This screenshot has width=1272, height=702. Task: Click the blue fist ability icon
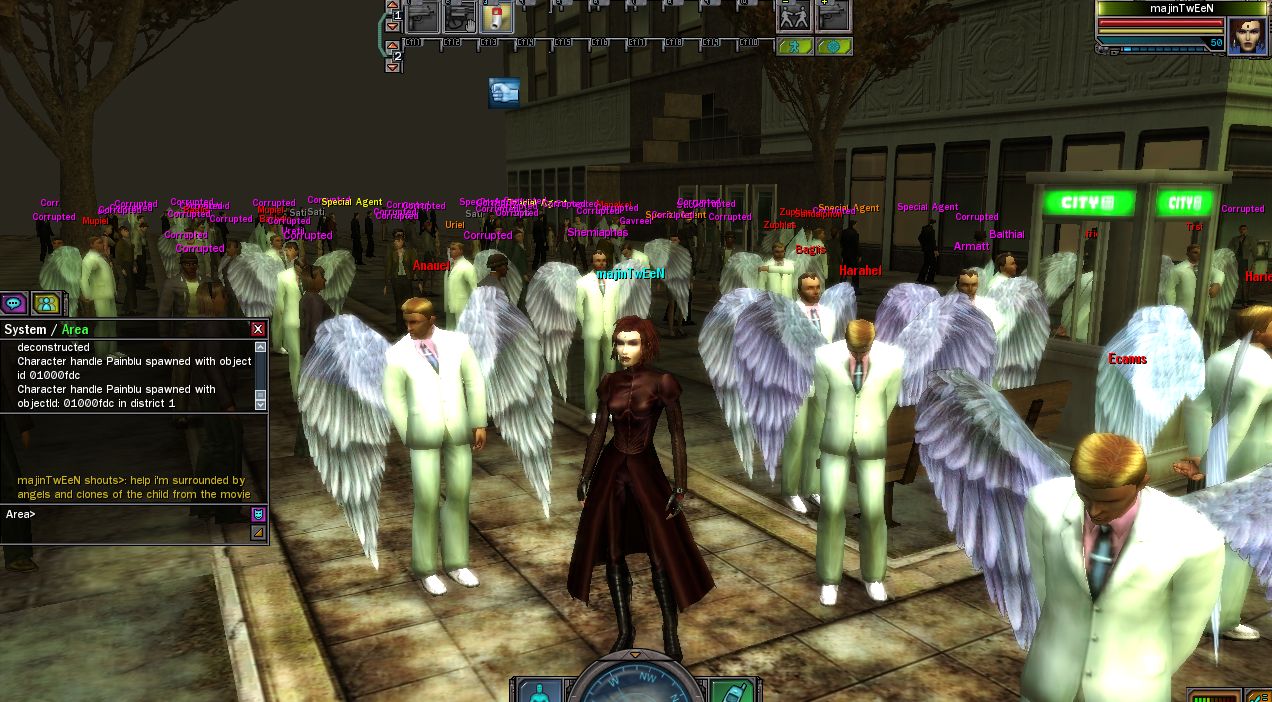coord(504,93)
